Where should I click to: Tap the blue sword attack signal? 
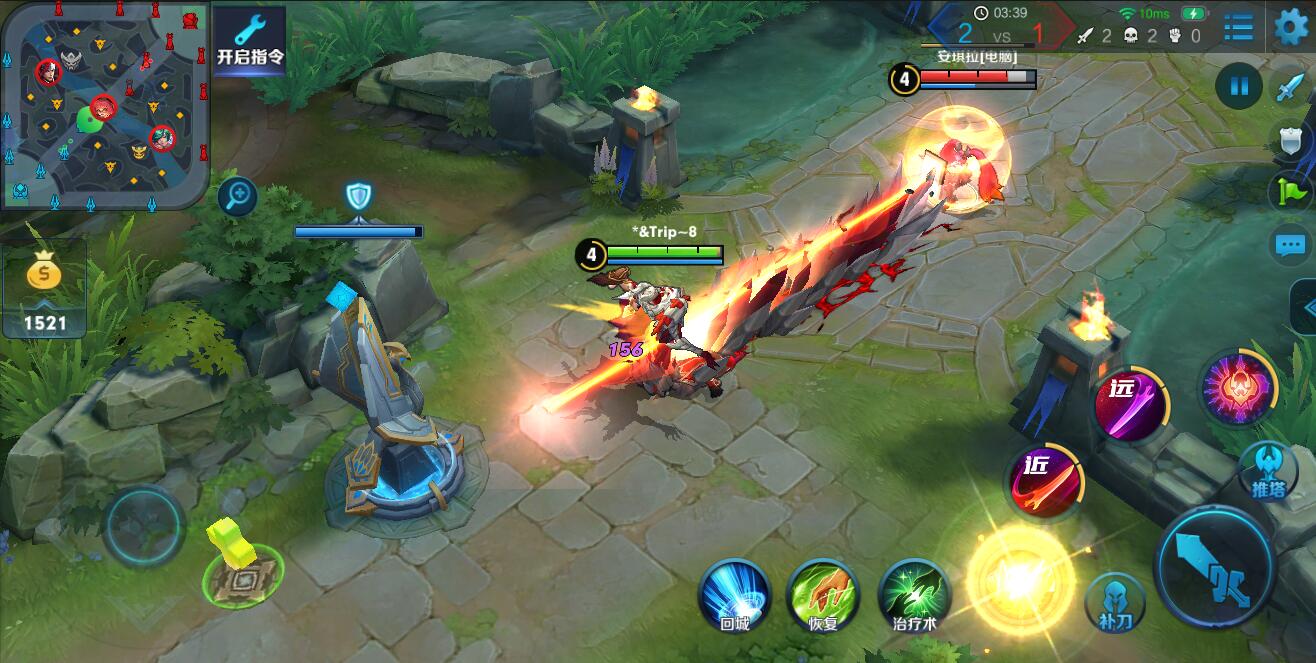click(x=1290, y=87)
